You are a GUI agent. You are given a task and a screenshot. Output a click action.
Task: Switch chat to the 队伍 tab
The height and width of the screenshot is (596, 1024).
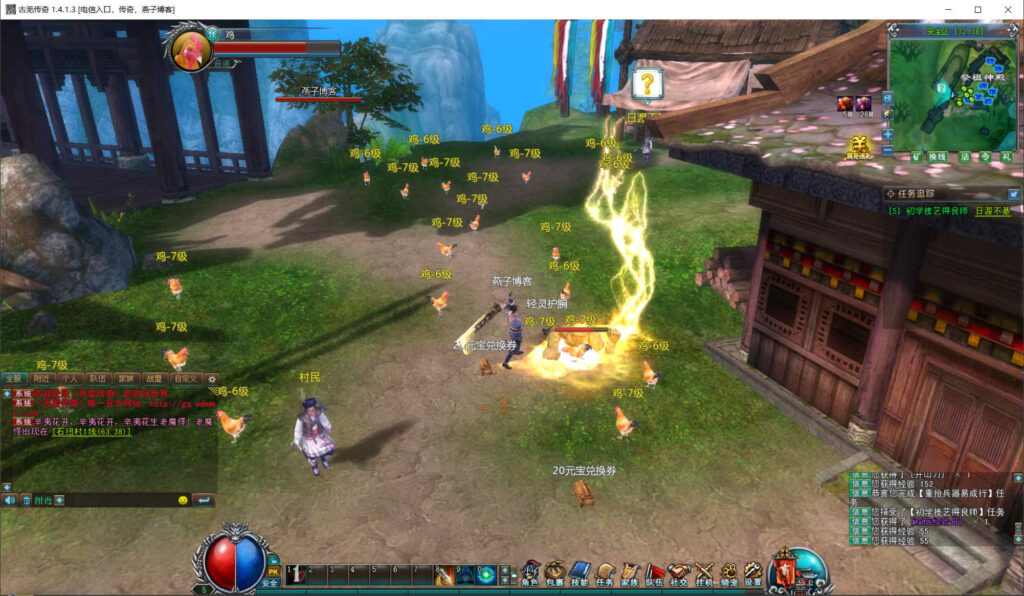point(98,379)
